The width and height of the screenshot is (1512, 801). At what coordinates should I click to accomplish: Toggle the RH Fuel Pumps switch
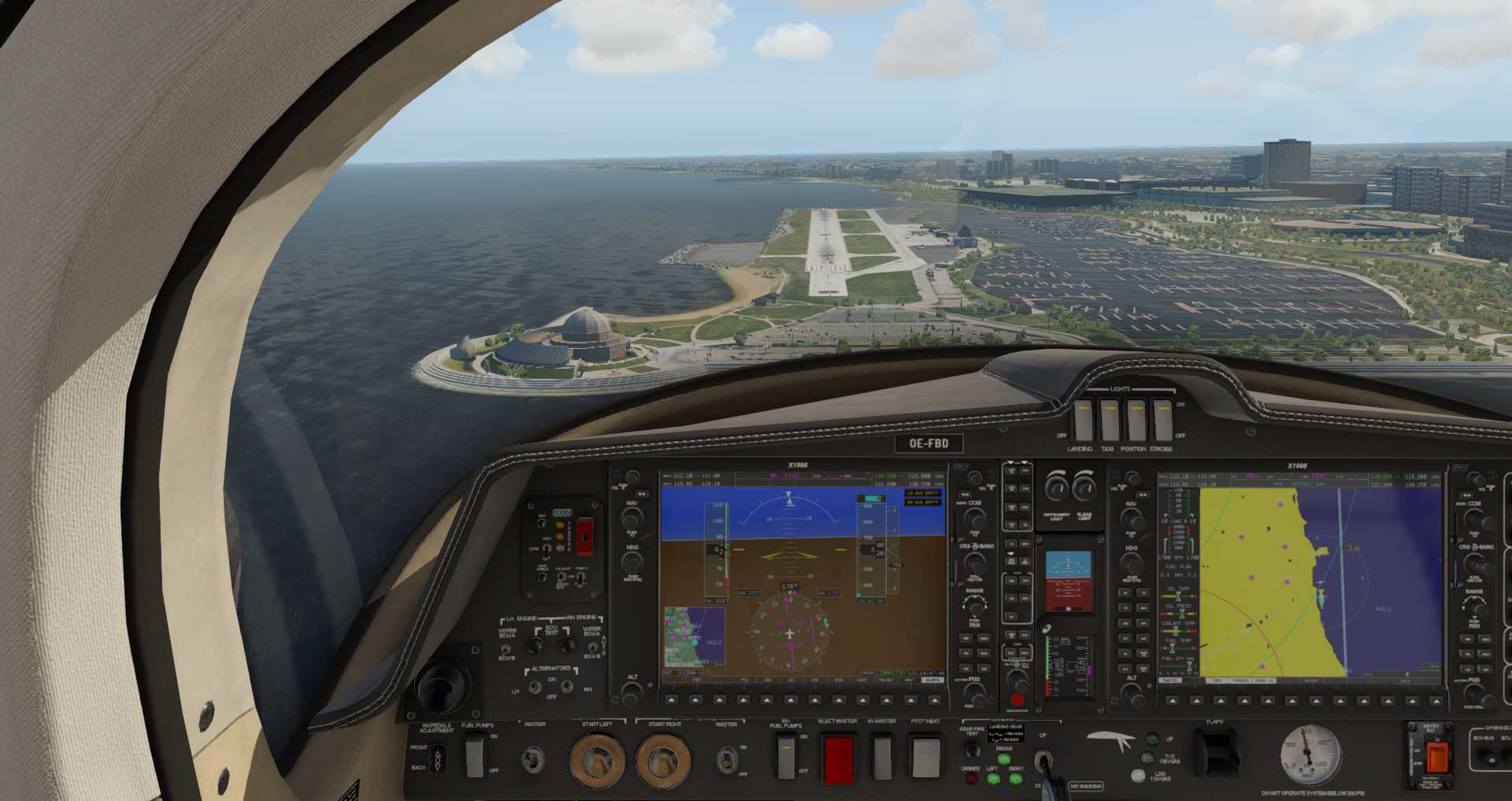tap(787, 756)
